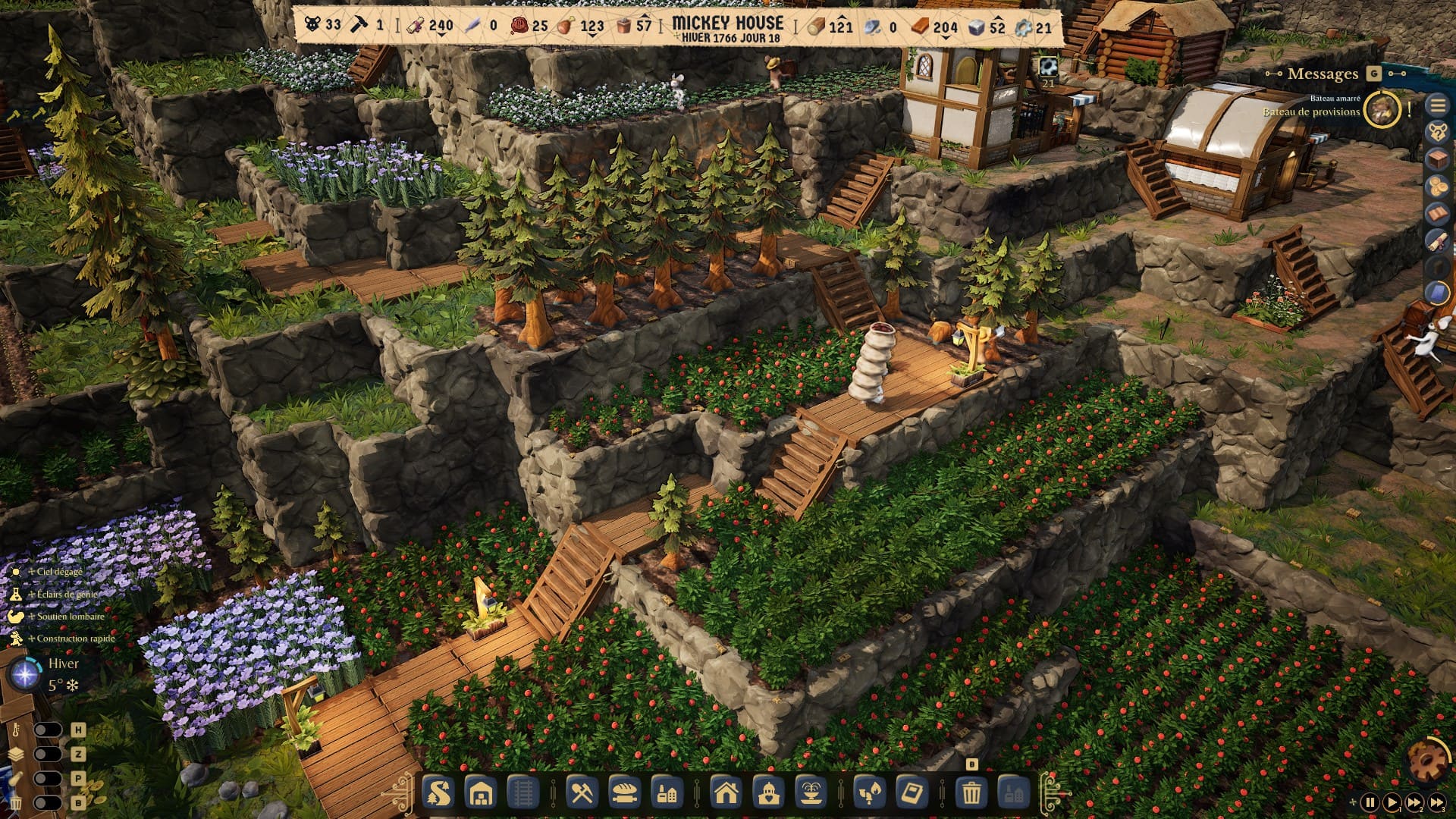This screenshot has height=819, width=1456.
Task: Activate the trash can demolish tool
Action: click(971, 794)
